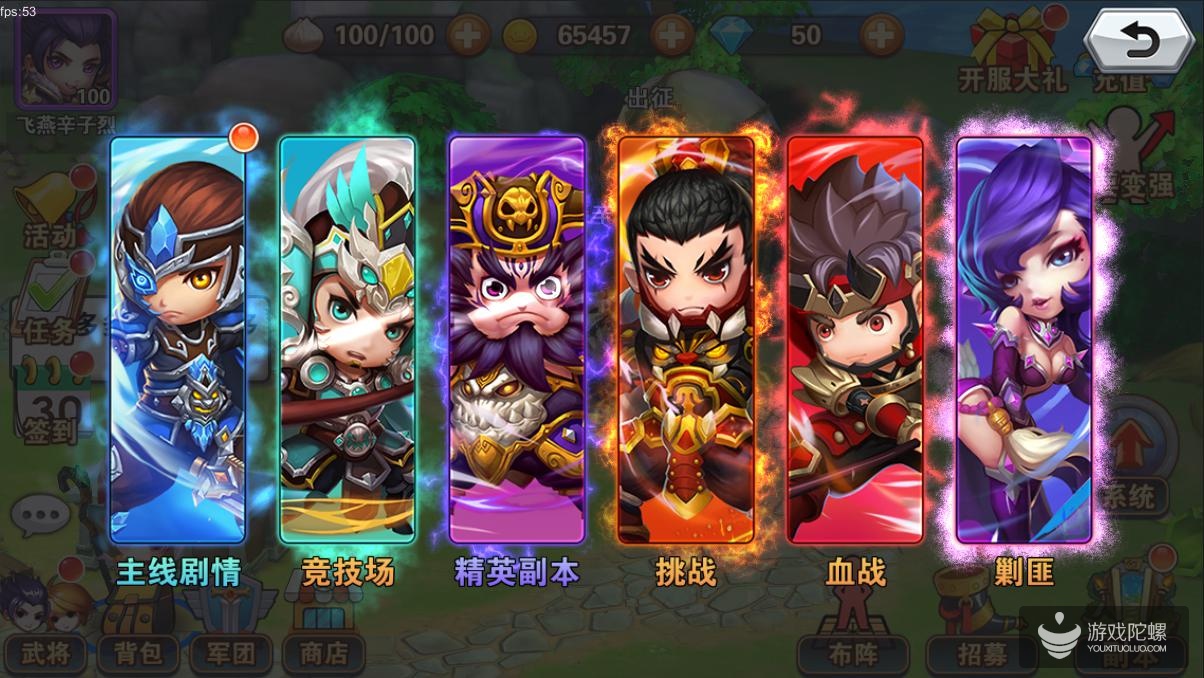The width and height of the screenshot is (1204, 678).
Task: Select the 主线剧情 main story card
Action: 177,340
